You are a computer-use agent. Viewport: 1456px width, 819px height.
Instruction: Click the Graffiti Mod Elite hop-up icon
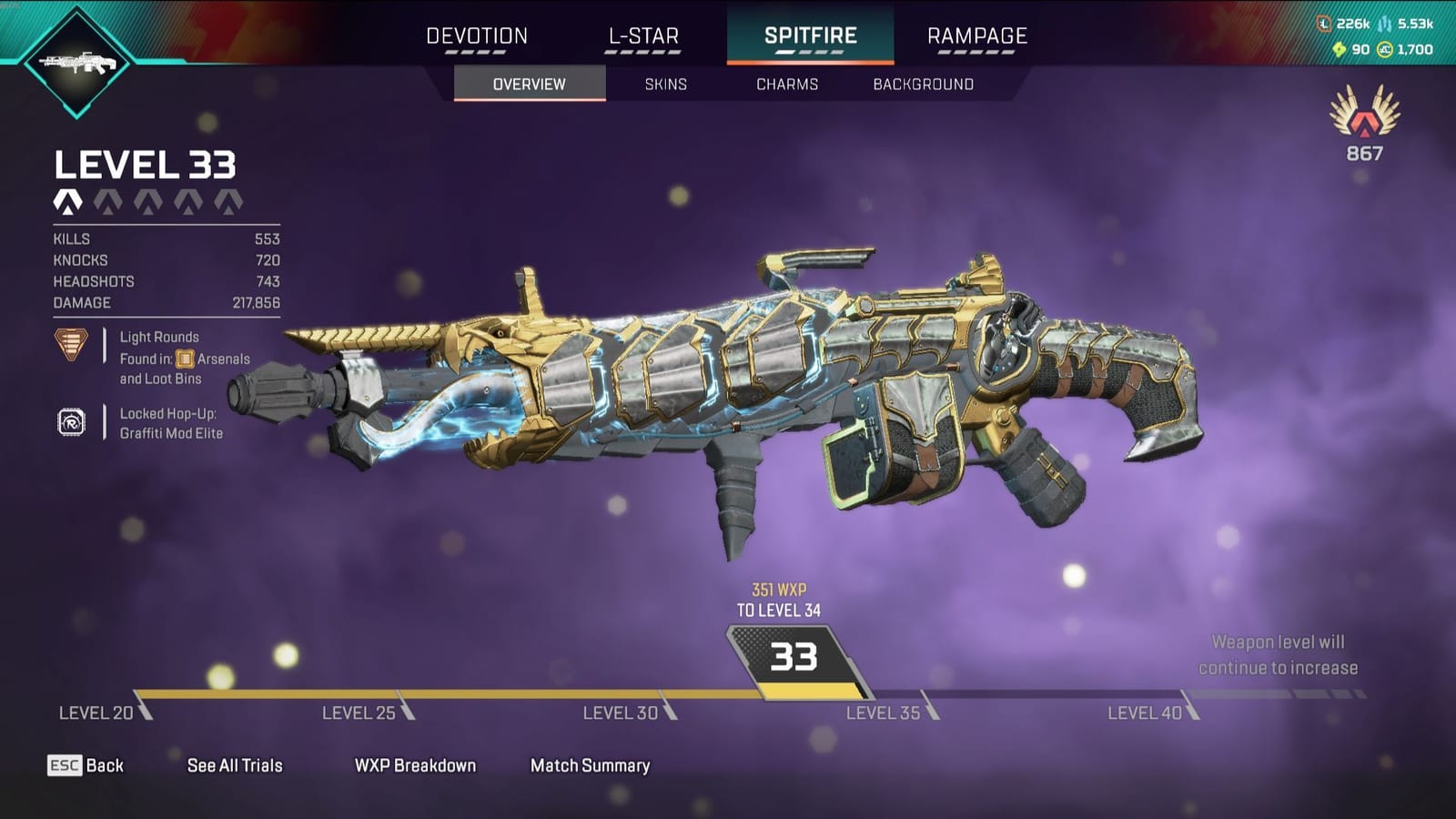point(70,421)
